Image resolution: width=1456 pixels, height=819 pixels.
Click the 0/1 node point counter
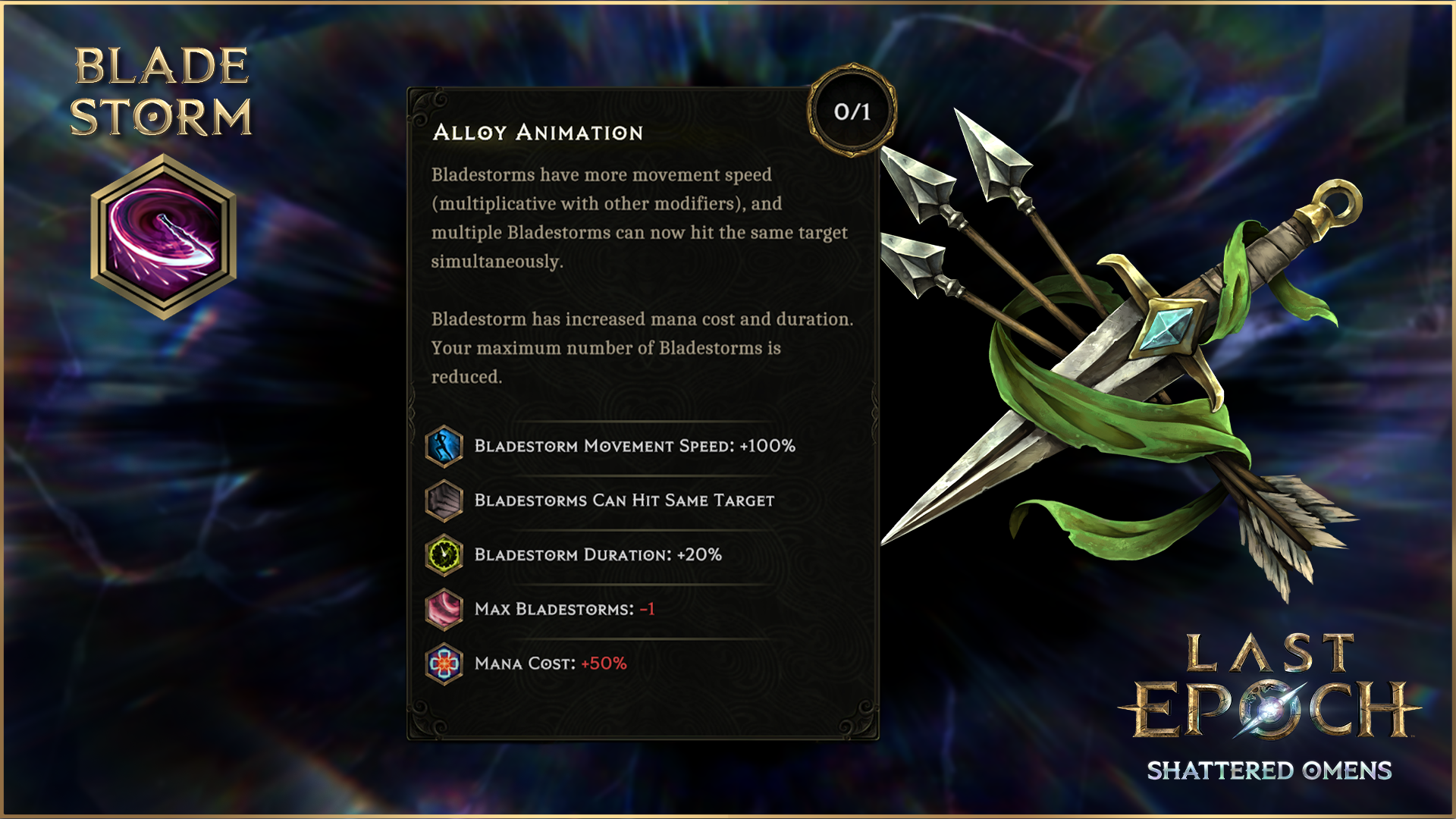[852, 111]
